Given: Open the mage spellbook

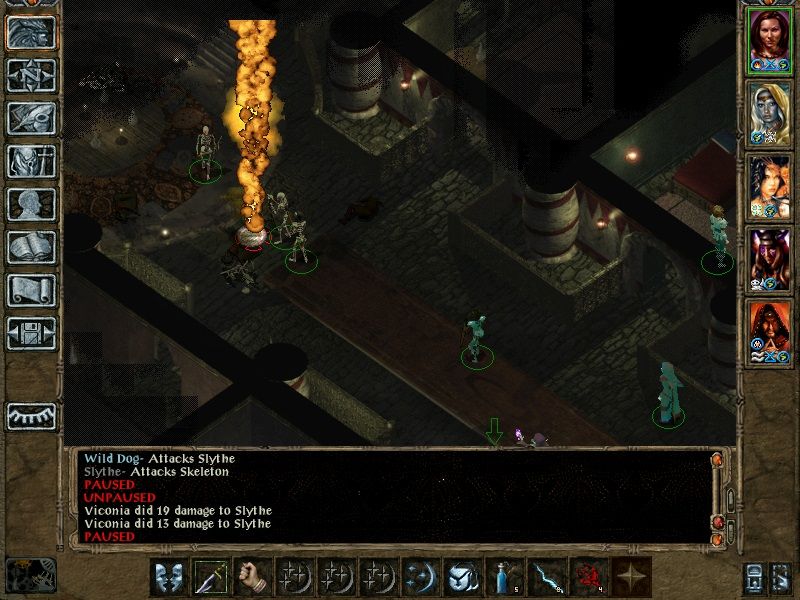Looking at the screenshot, I should pos(31,247).
